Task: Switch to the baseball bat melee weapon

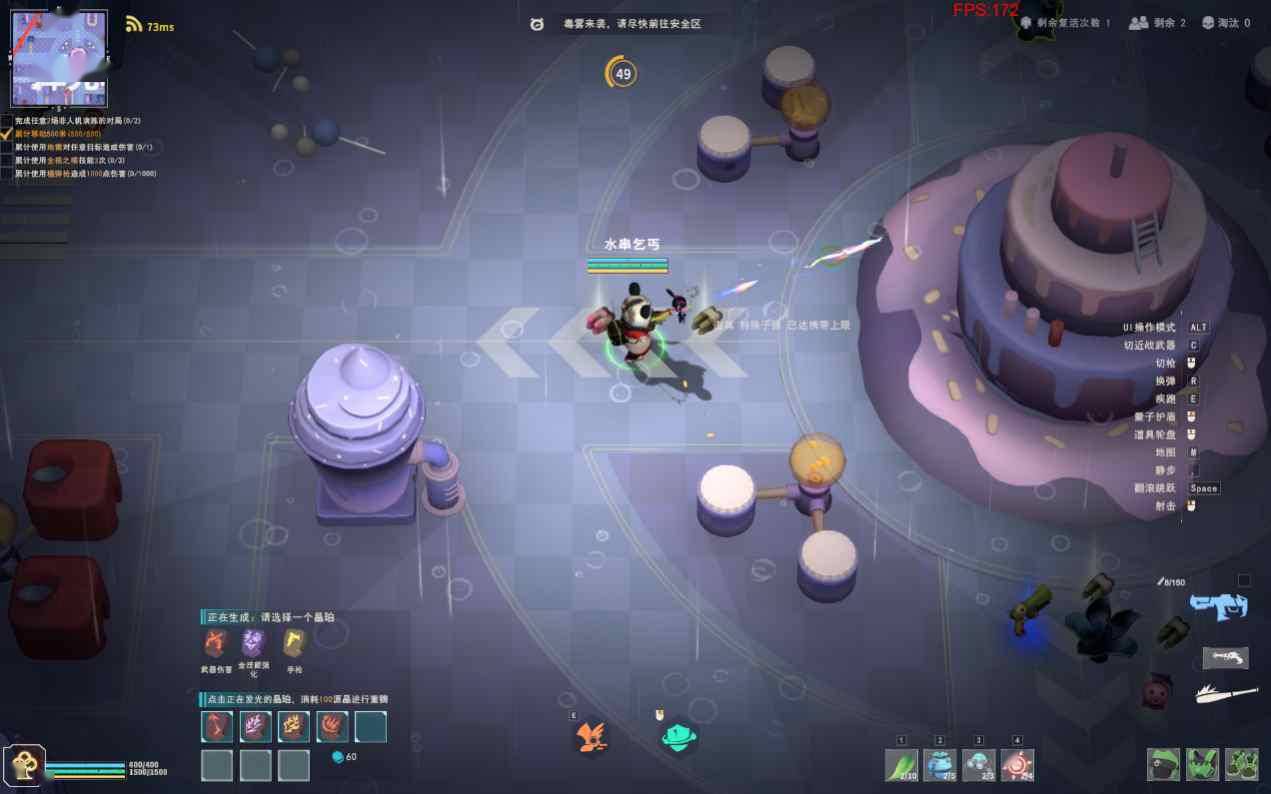Action: click(x=1226, y=692)
